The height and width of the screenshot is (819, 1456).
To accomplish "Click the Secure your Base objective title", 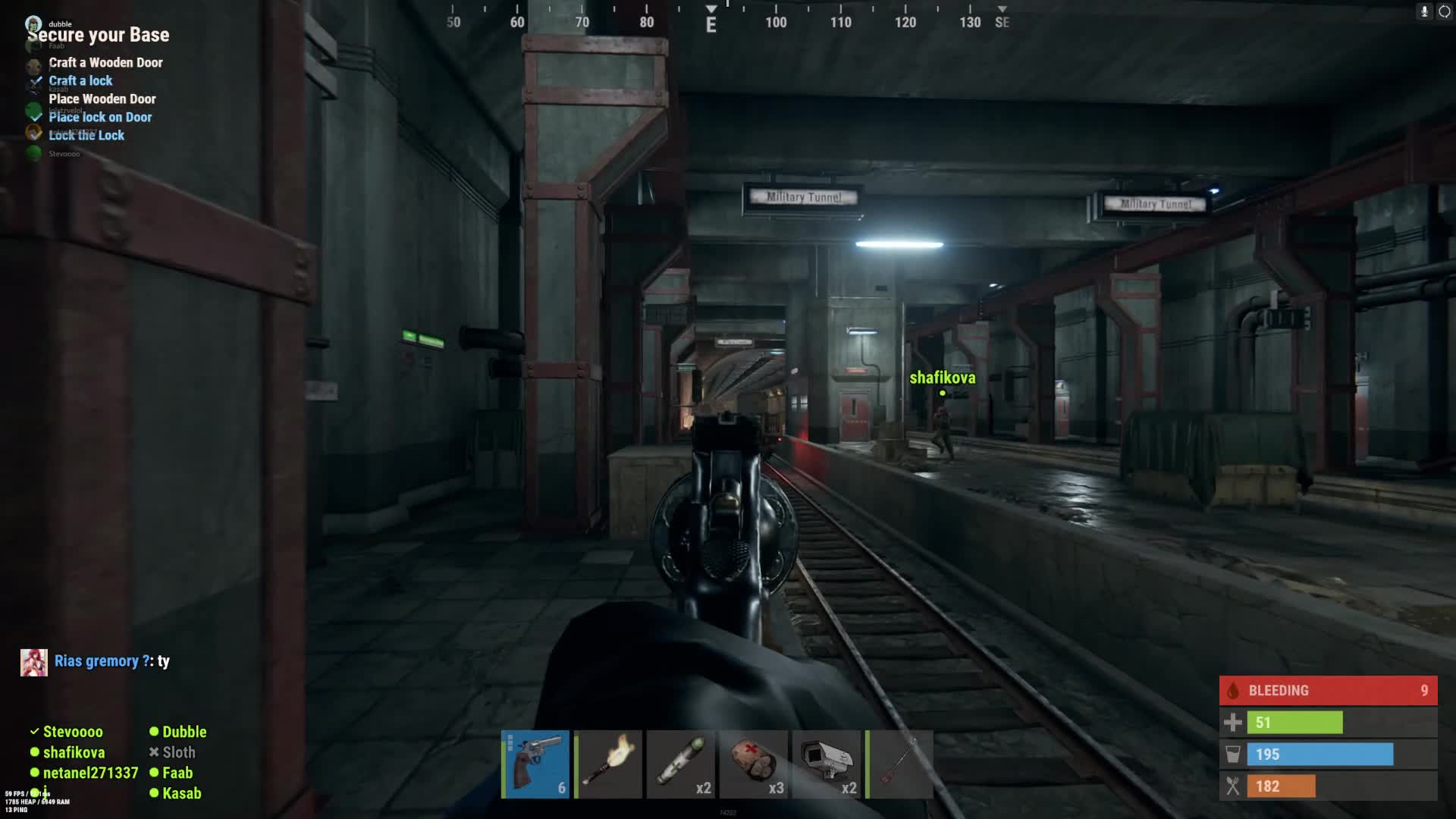I will pyautogui.click(x=99, y=36).
